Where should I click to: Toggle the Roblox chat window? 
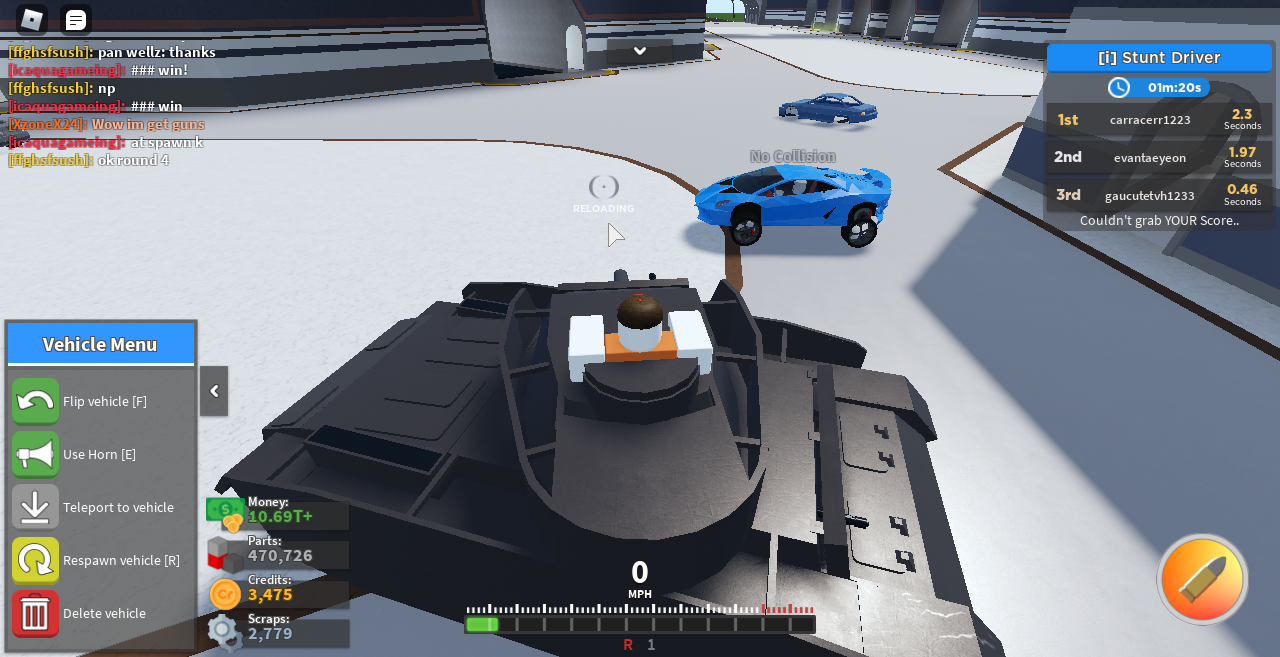pos(76,19)
